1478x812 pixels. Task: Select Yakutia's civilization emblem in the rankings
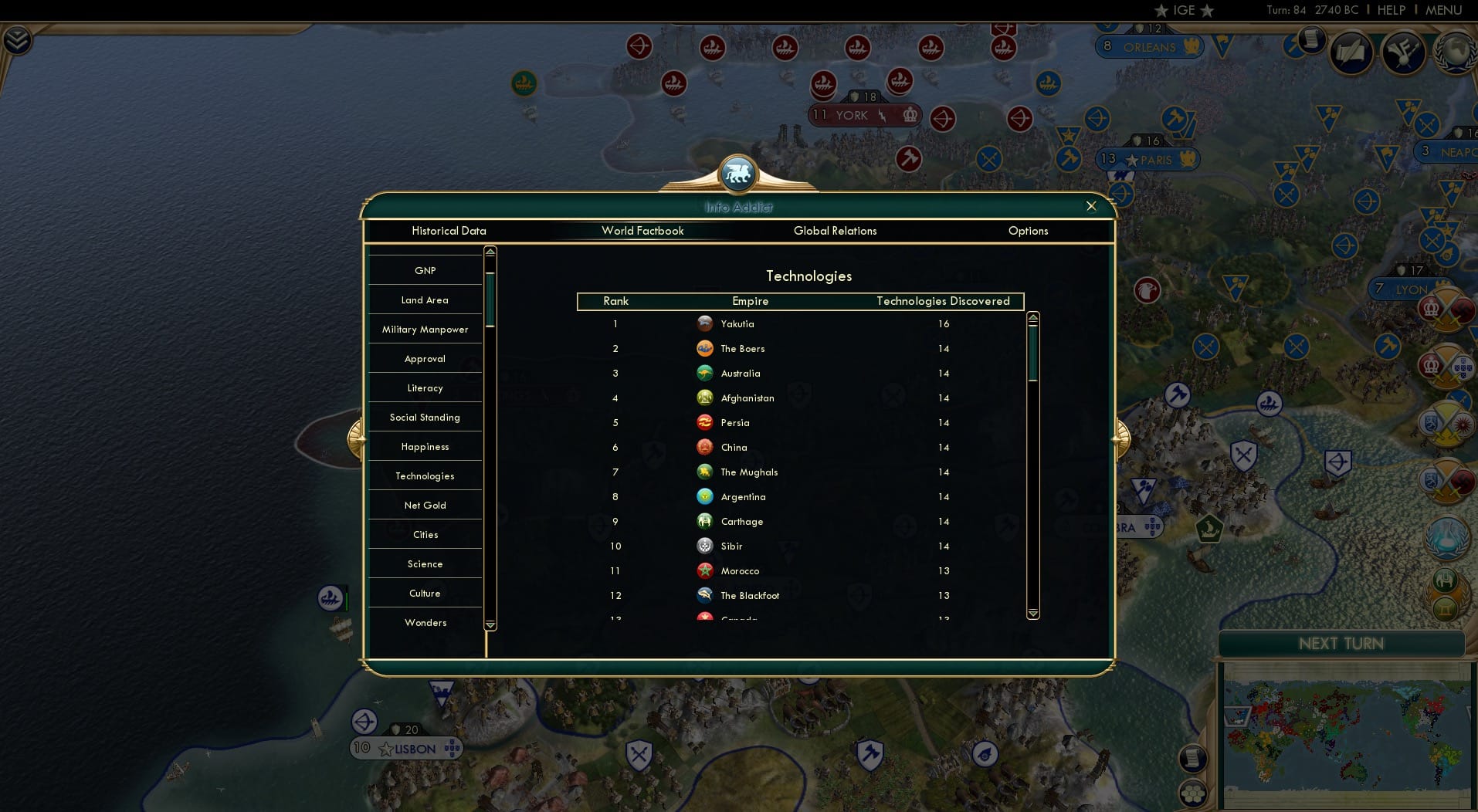(x=705, y=323)
